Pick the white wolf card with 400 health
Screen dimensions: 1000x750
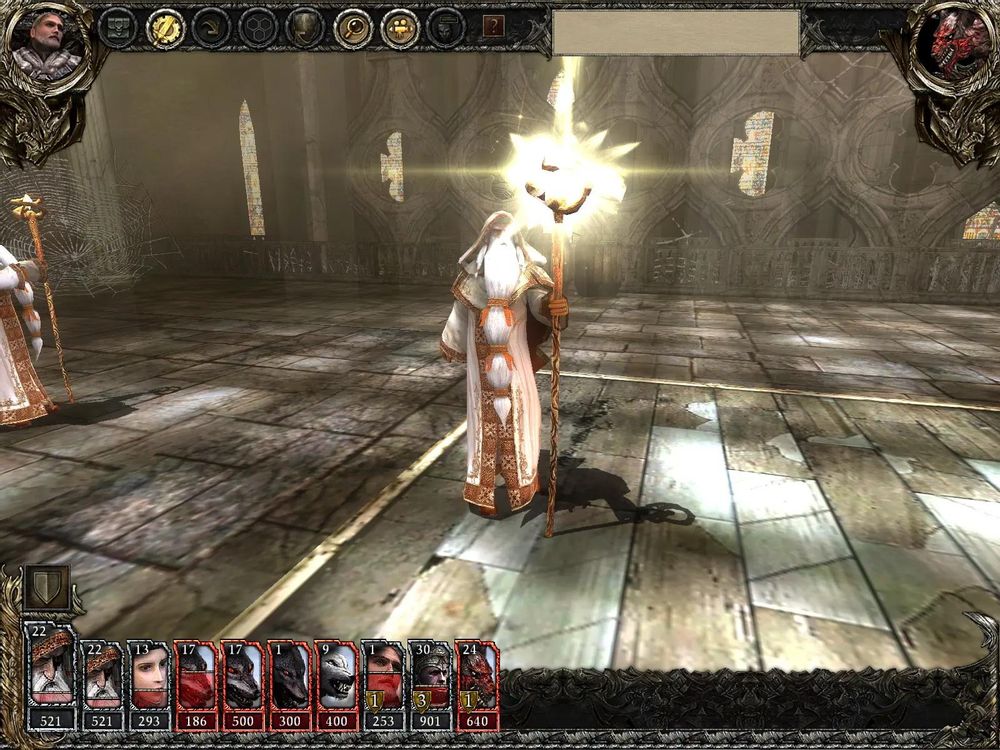[337, 676]
